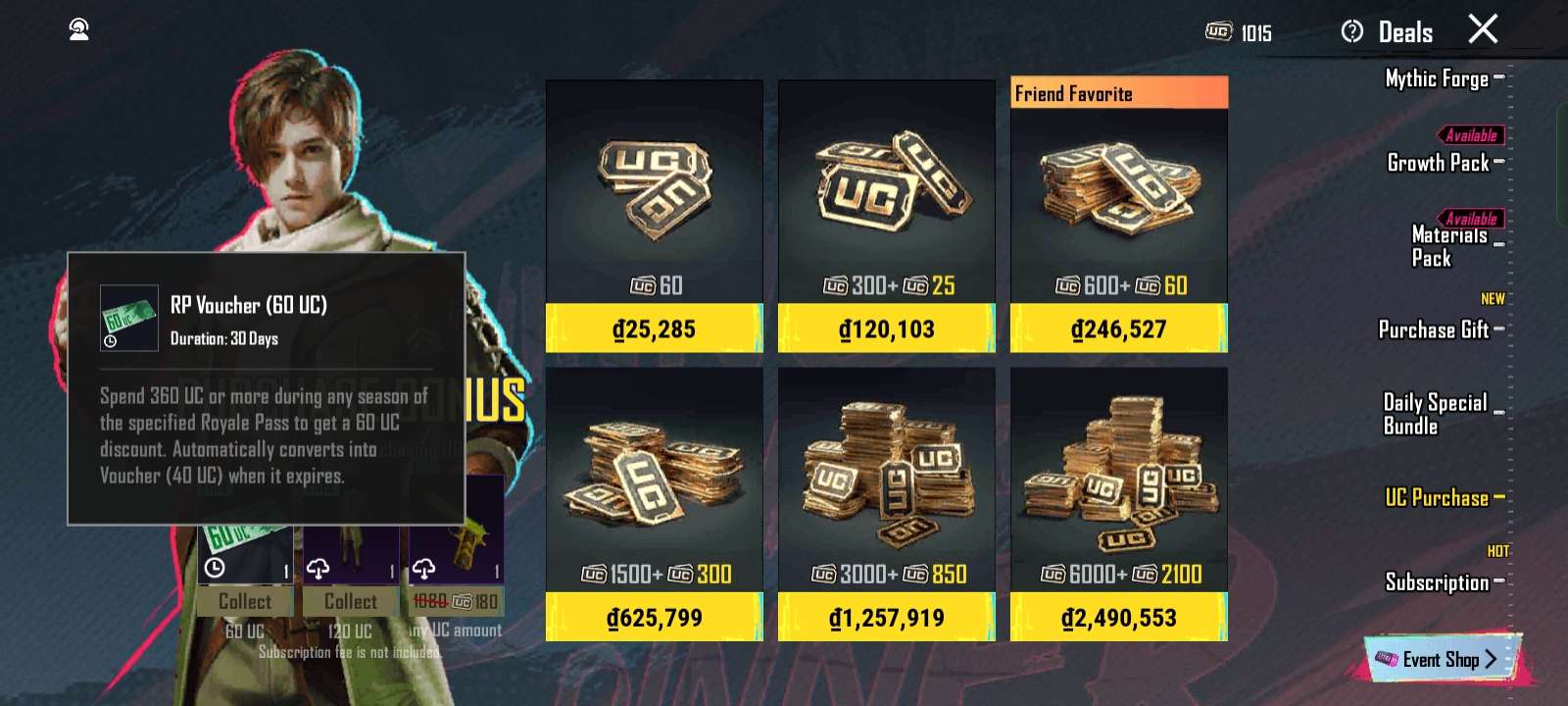Collect the 60 UC reward
Screen dimensions: 1568x706
pos(243,601)
